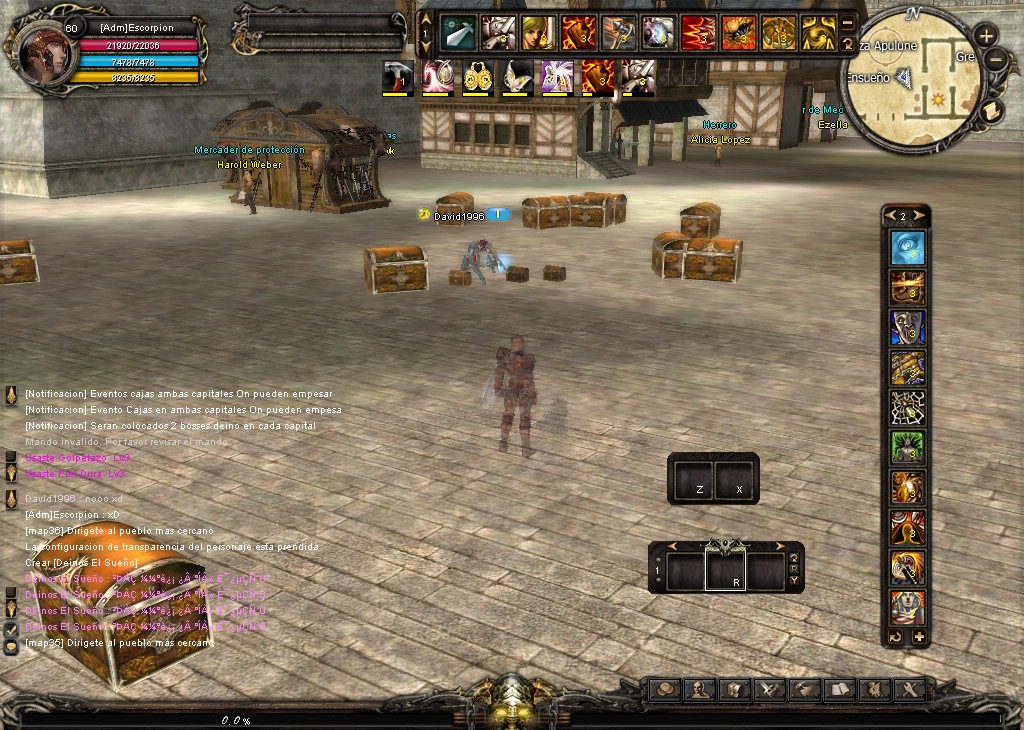Activate the blonde woman portrait skill

538,33
